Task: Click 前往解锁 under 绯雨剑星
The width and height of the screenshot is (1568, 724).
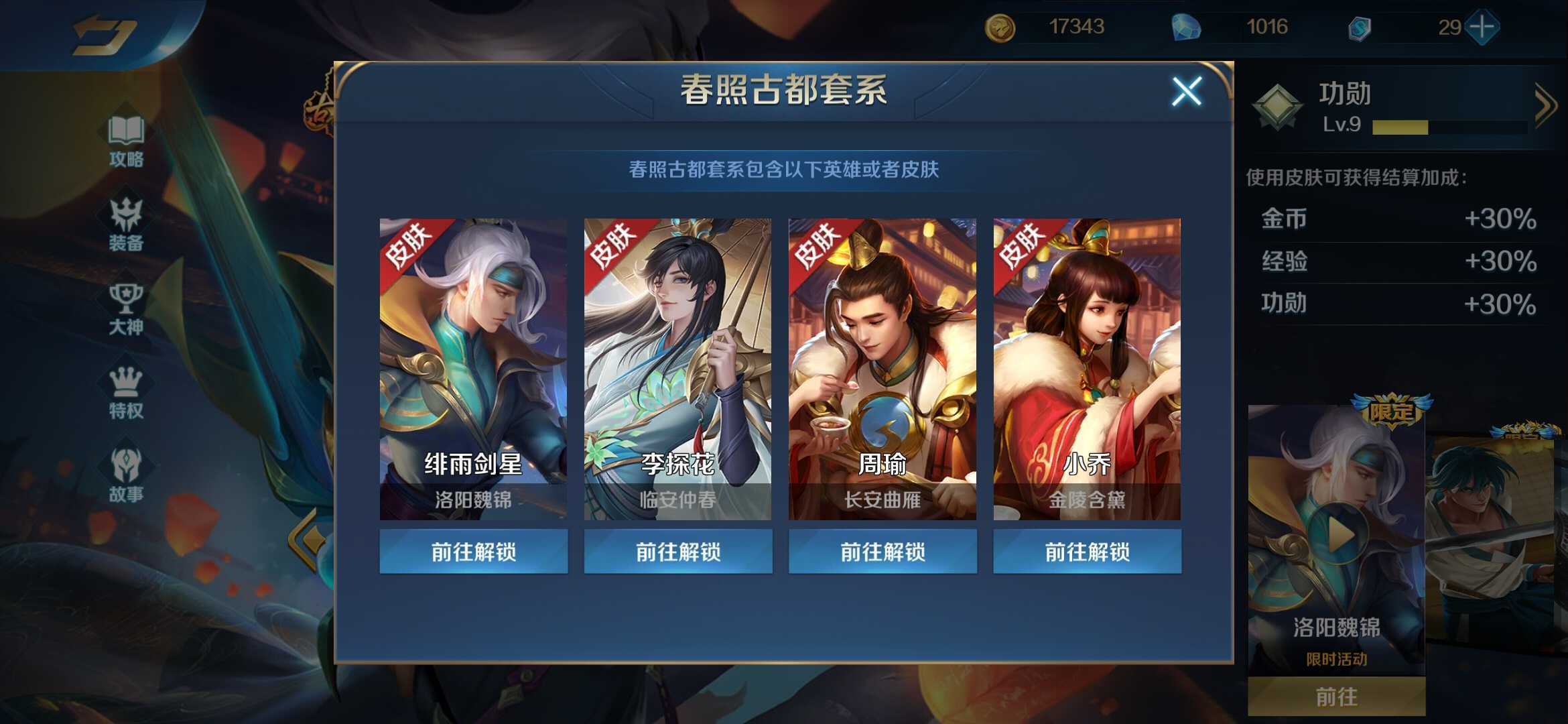Action: (474, 551)
